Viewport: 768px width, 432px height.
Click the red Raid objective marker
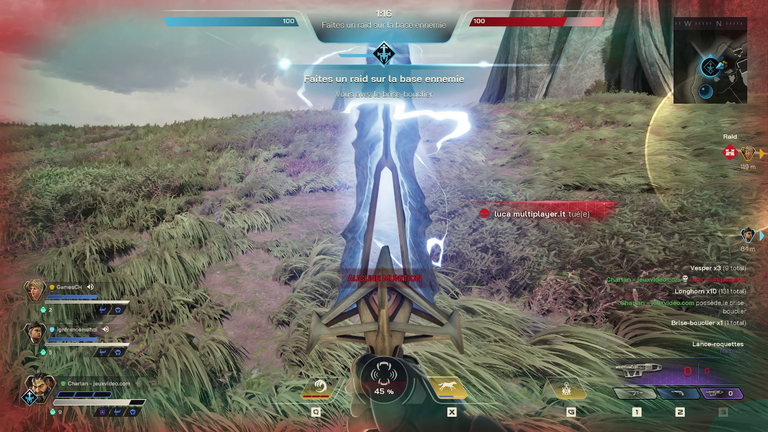[730, 153]
